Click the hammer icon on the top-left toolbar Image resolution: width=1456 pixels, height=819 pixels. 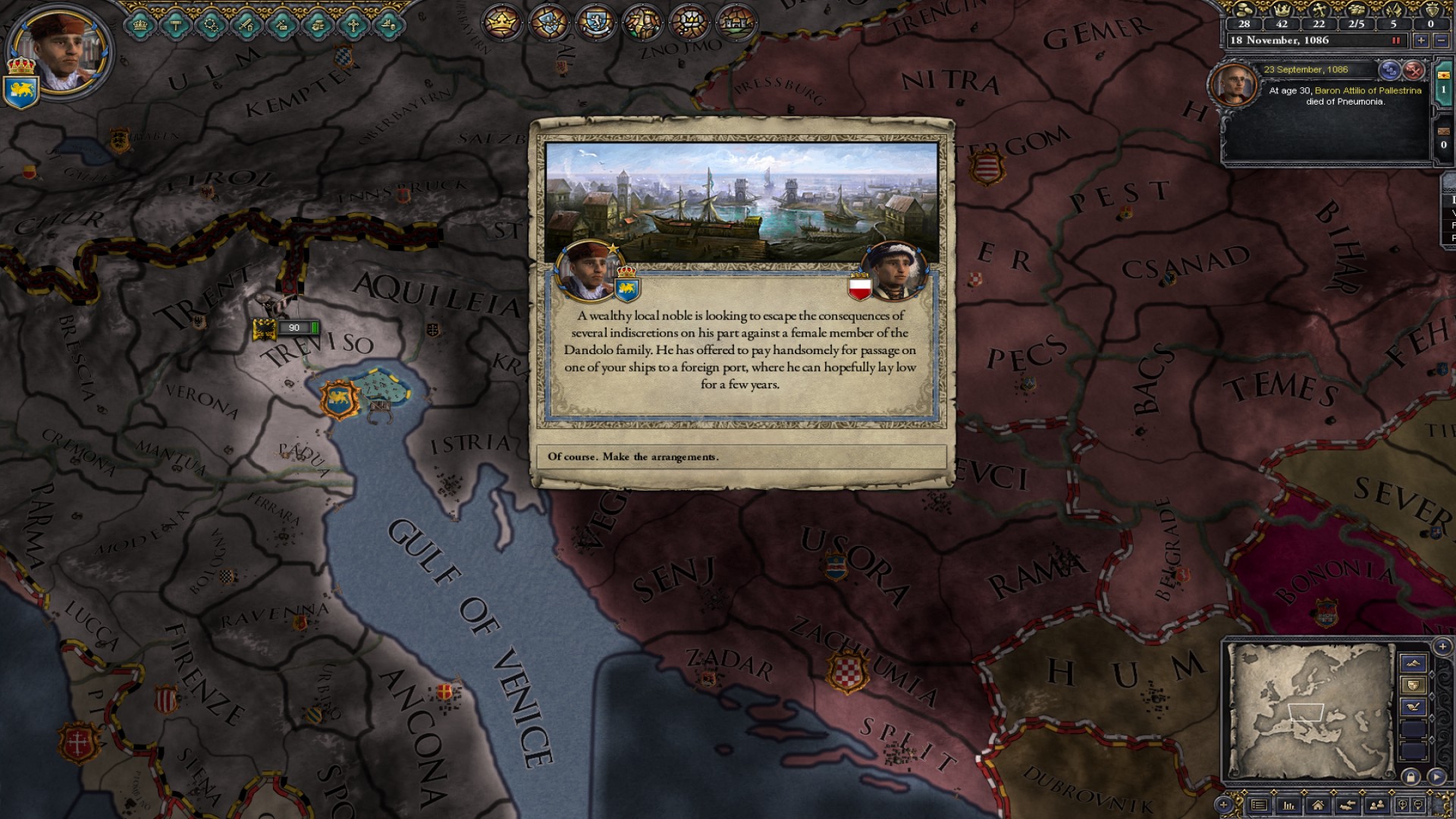(x=174, y=24)
